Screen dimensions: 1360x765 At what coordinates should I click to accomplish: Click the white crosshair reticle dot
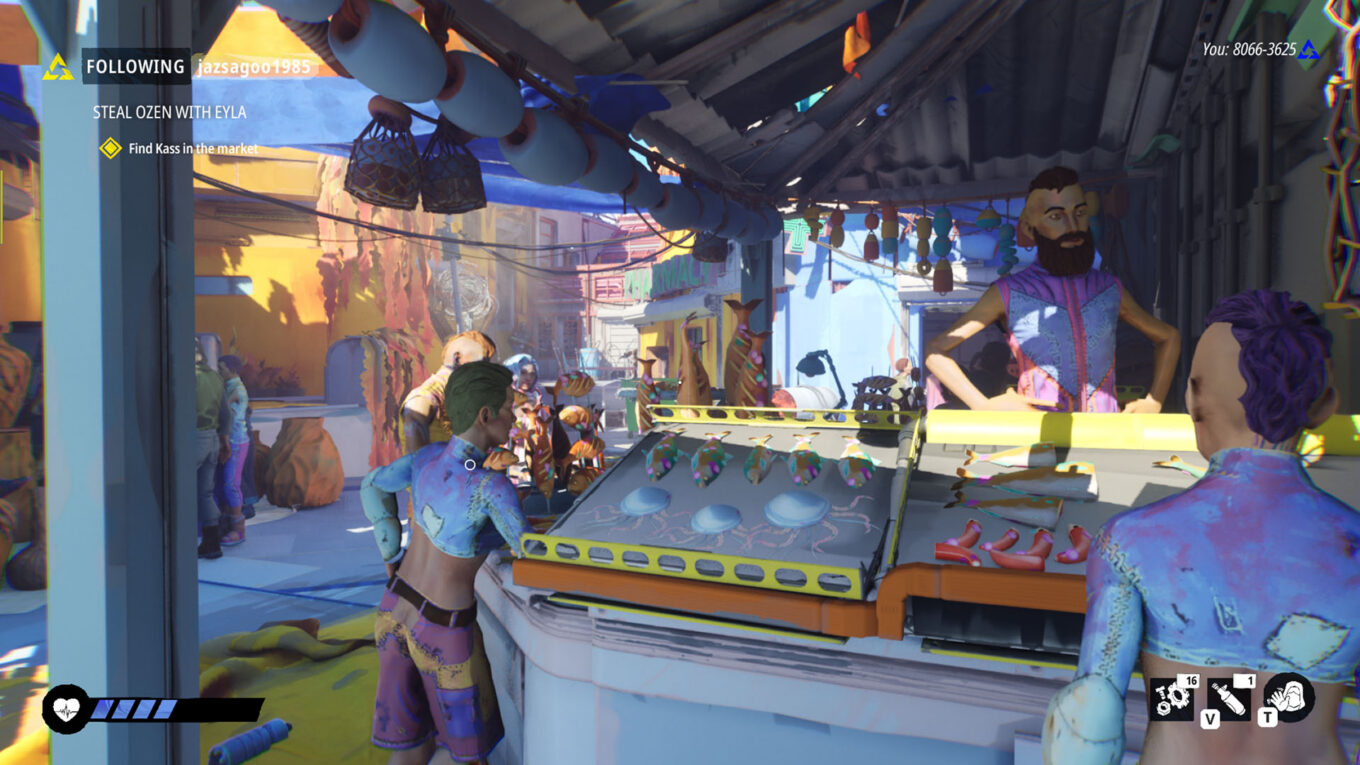(469, 466)
